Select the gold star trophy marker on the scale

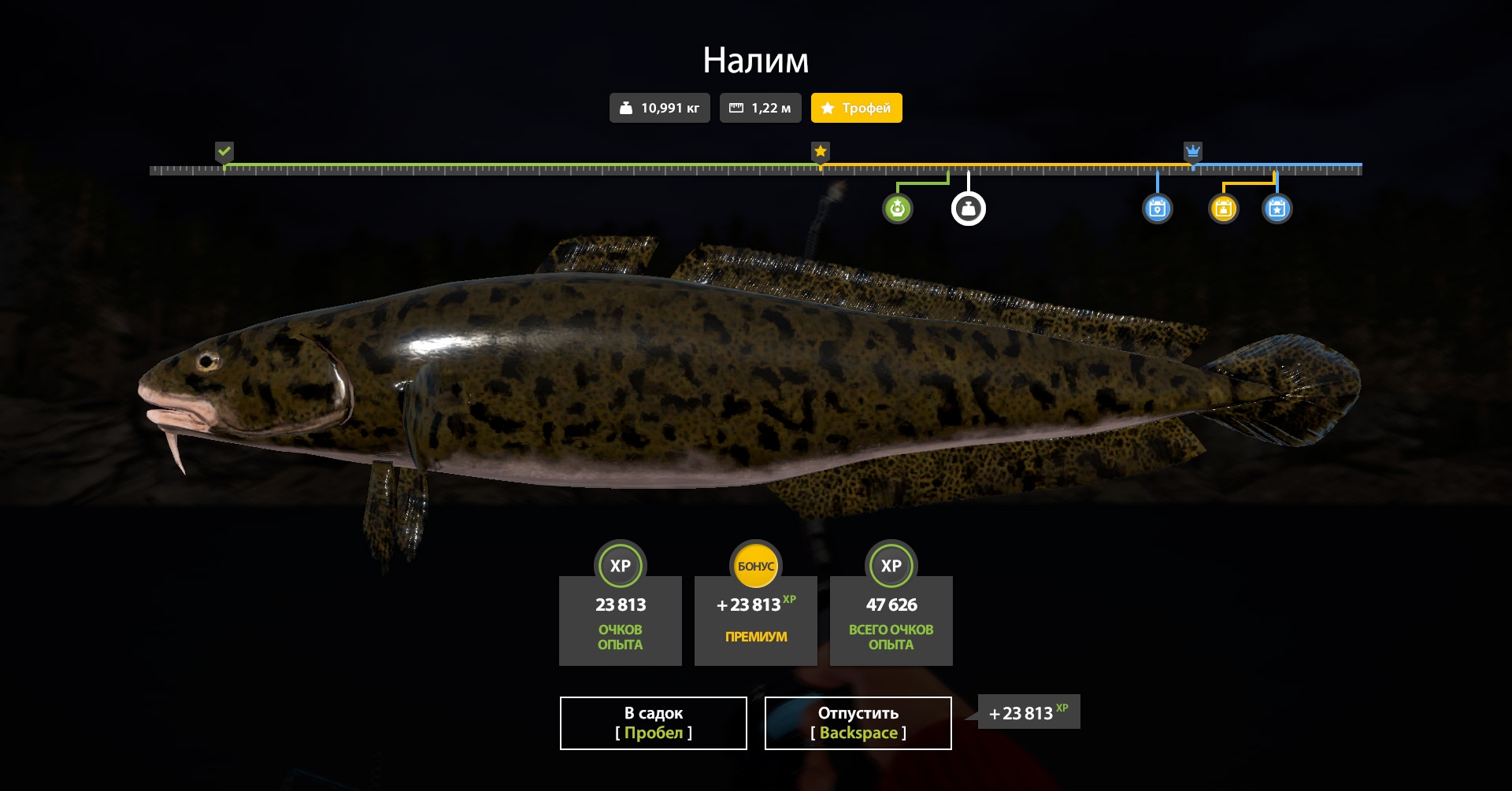(x=821, y=150)
